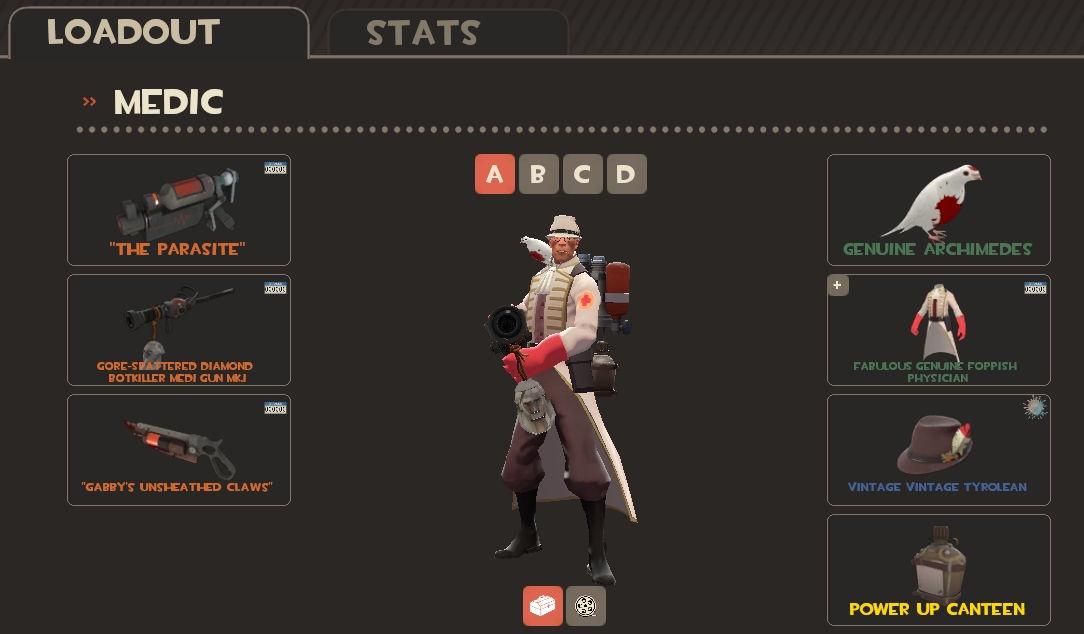Choose loadout preset A
Viewport: 1084px width, 634px height.
[x=495, y=174]
